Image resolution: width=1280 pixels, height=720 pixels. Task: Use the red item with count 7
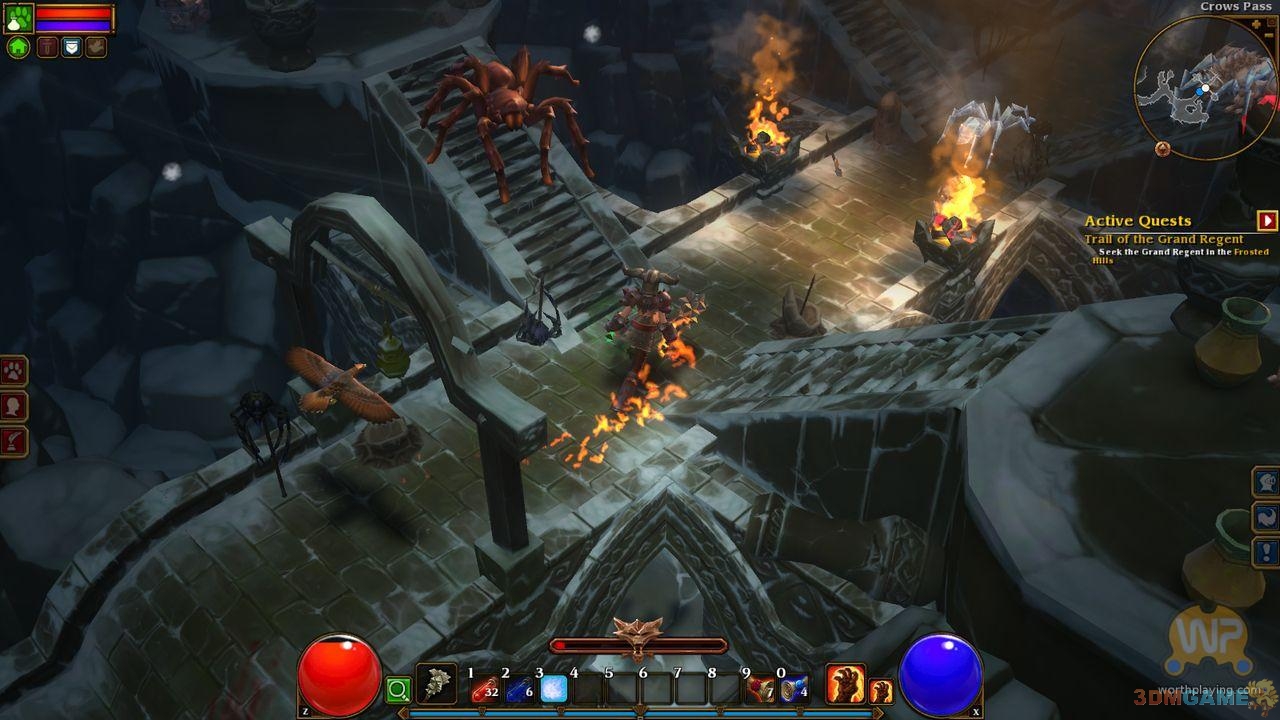click(x=760, y=688)
